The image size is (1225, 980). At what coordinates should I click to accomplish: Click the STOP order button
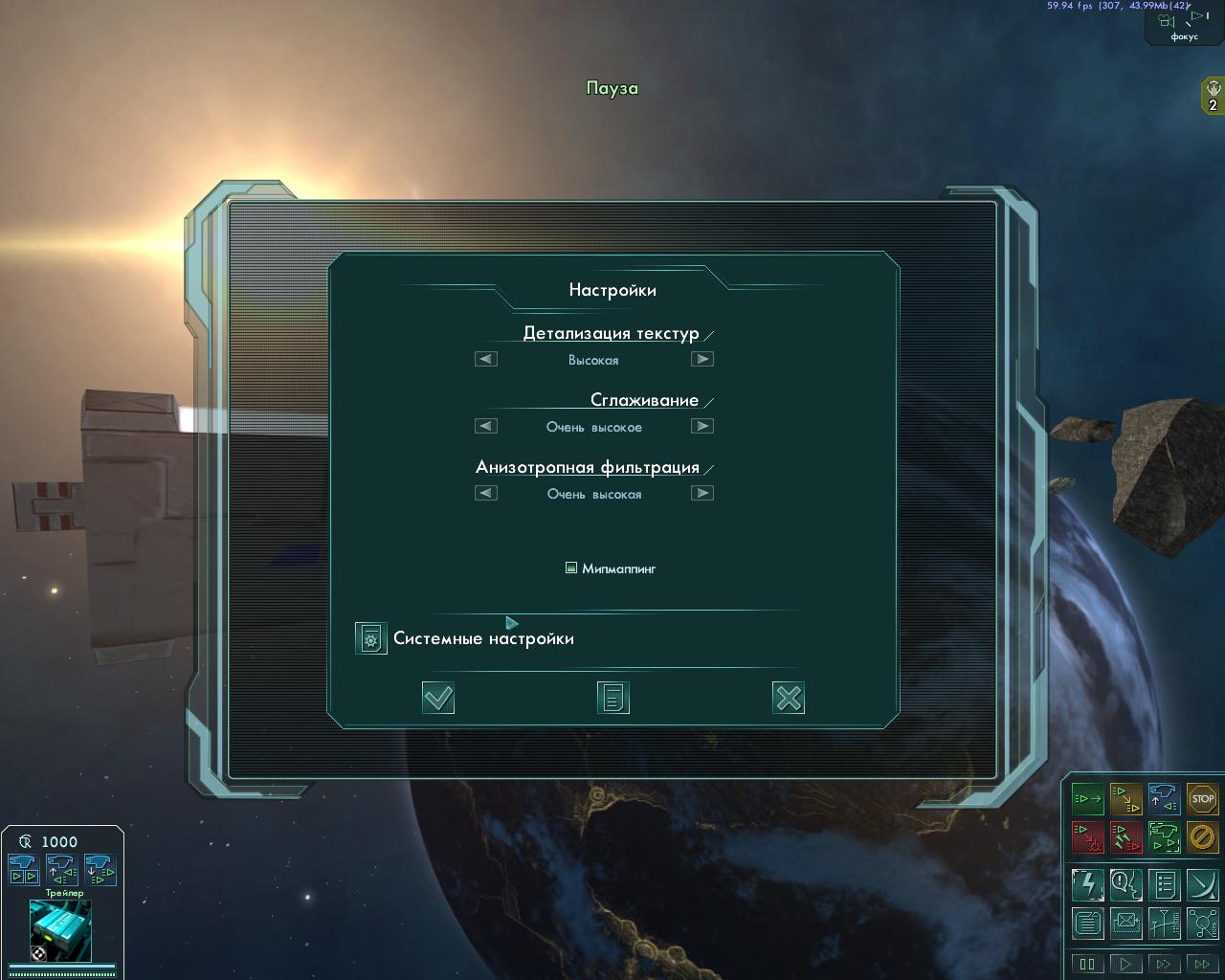click(1202, 798)
